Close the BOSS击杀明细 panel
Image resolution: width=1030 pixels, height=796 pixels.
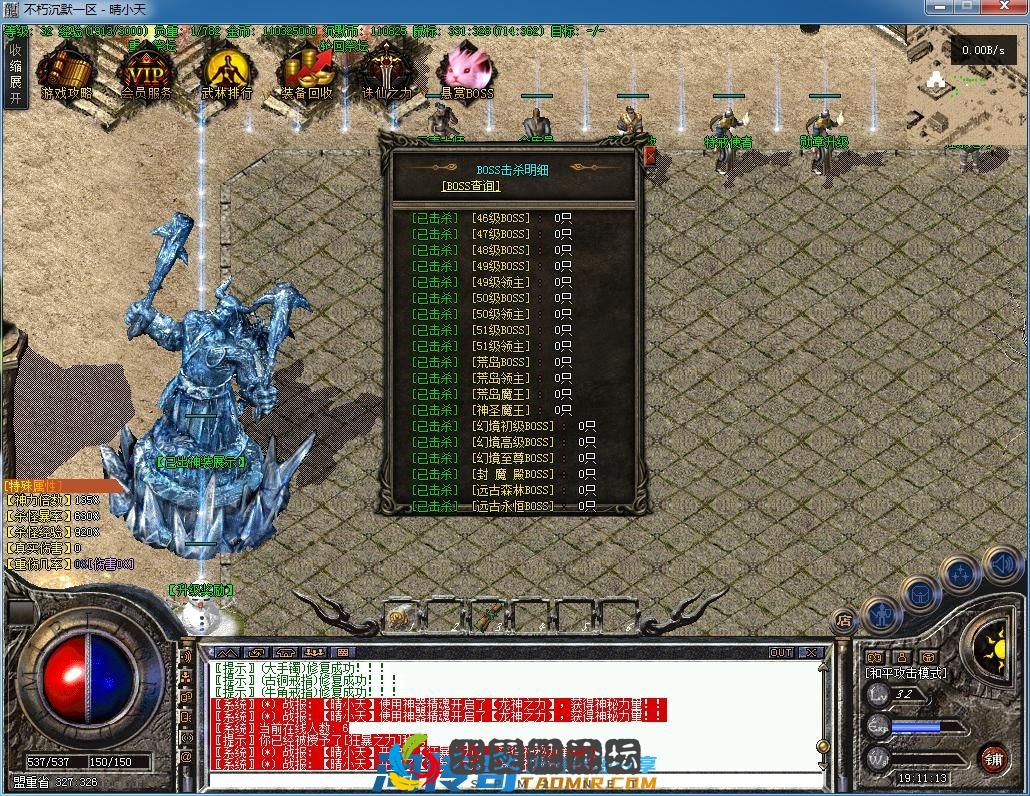click(650, 155)
